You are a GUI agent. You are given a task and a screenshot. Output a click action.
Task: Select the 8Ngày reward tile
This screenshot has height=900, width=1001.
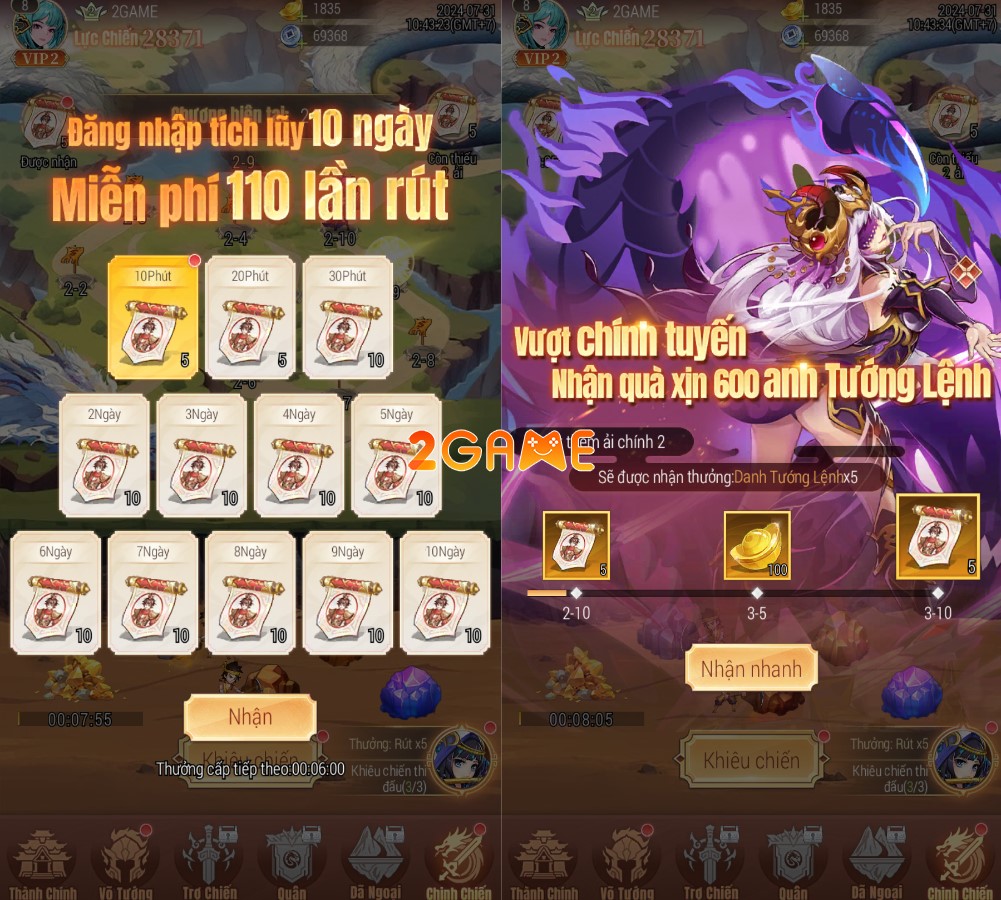pos(250,593)
